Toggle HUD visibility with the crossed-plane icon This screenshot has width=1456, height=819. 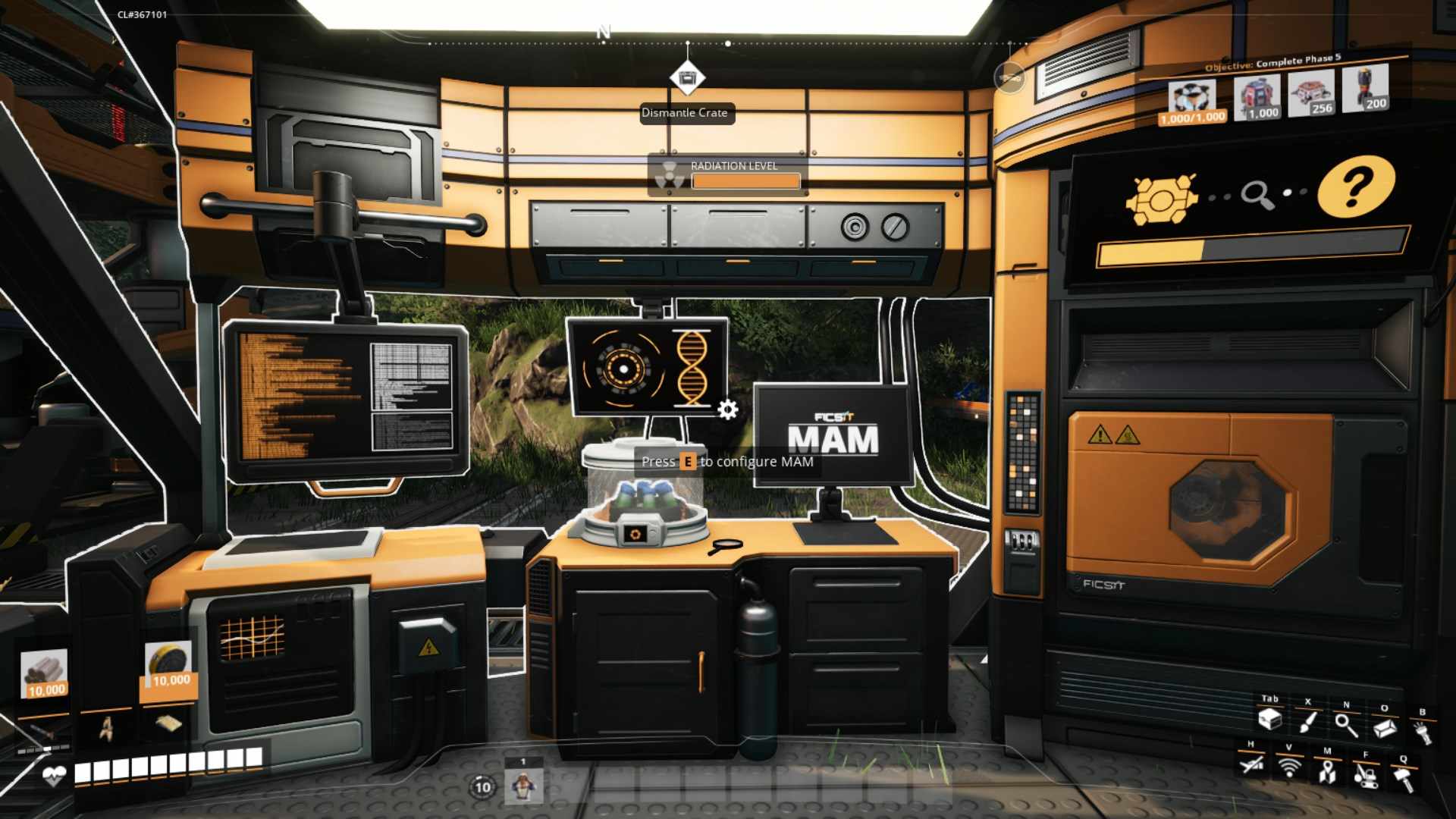[x=1251, y=766]
